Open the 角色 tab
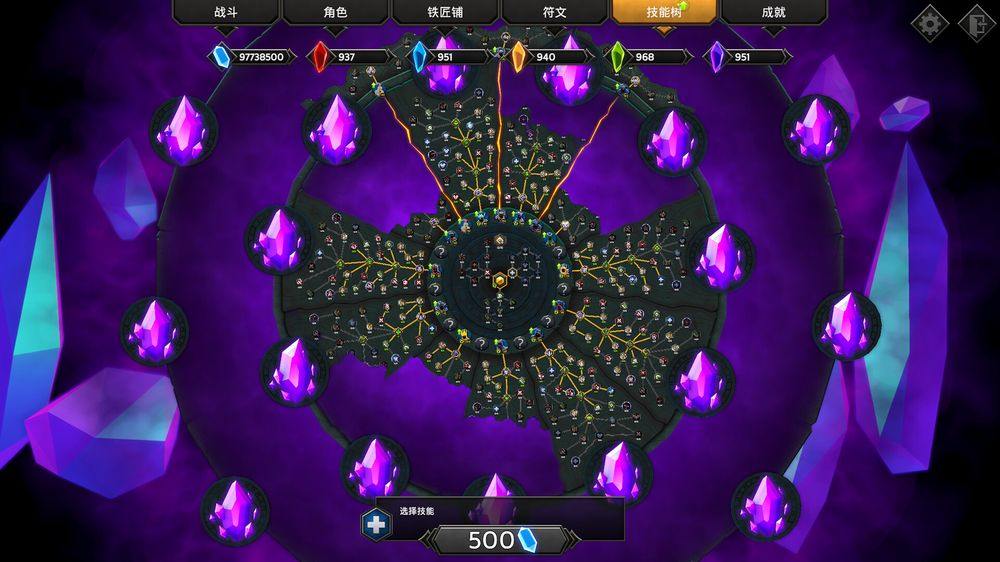The width and height of the screenshot is (1000, 562). click(x=336, y=13)
